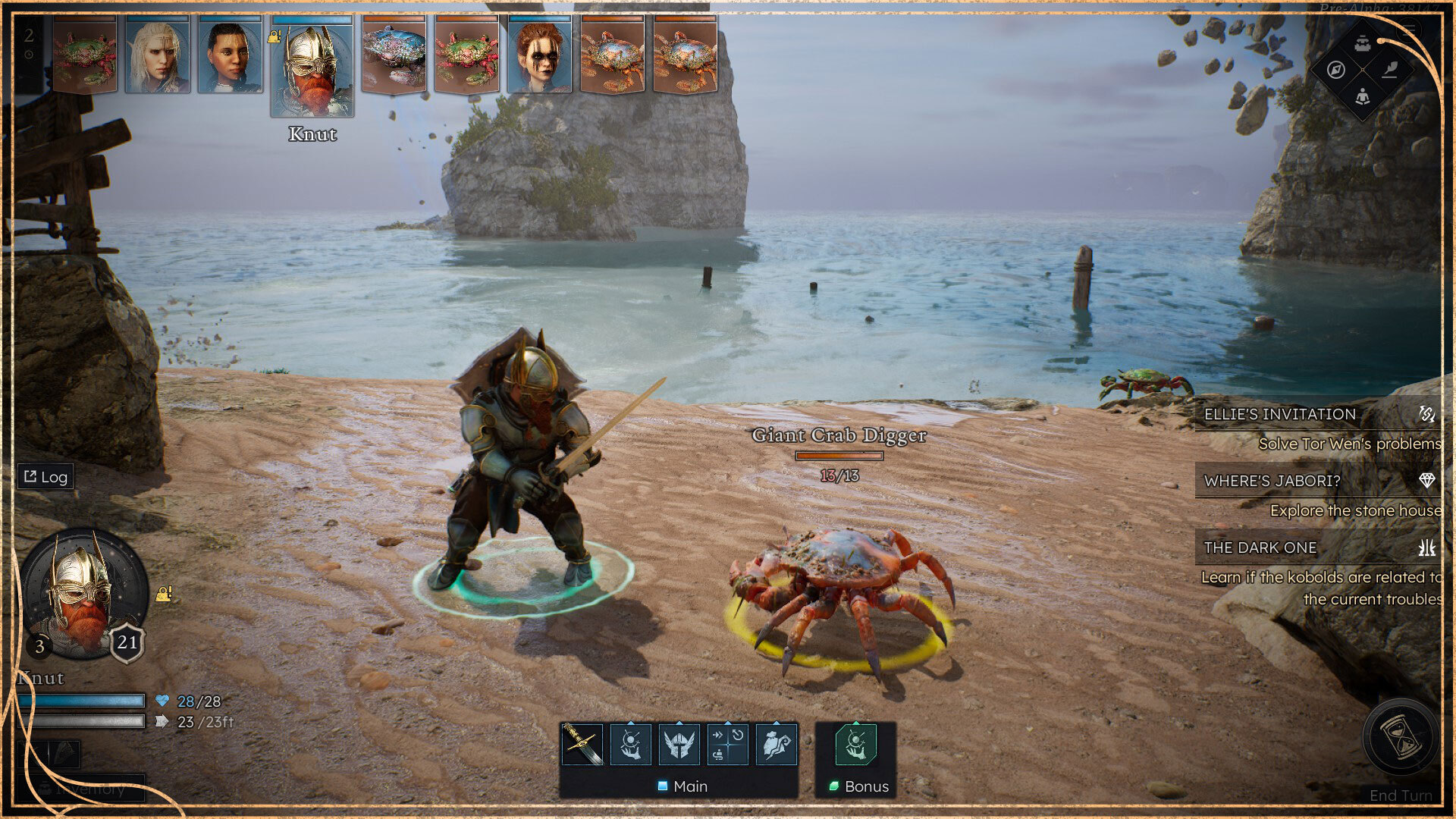Select the white-haired elf's turn portrait
Screen dimensions: 1456x819
pyautogui.click(x=157, y=55)
